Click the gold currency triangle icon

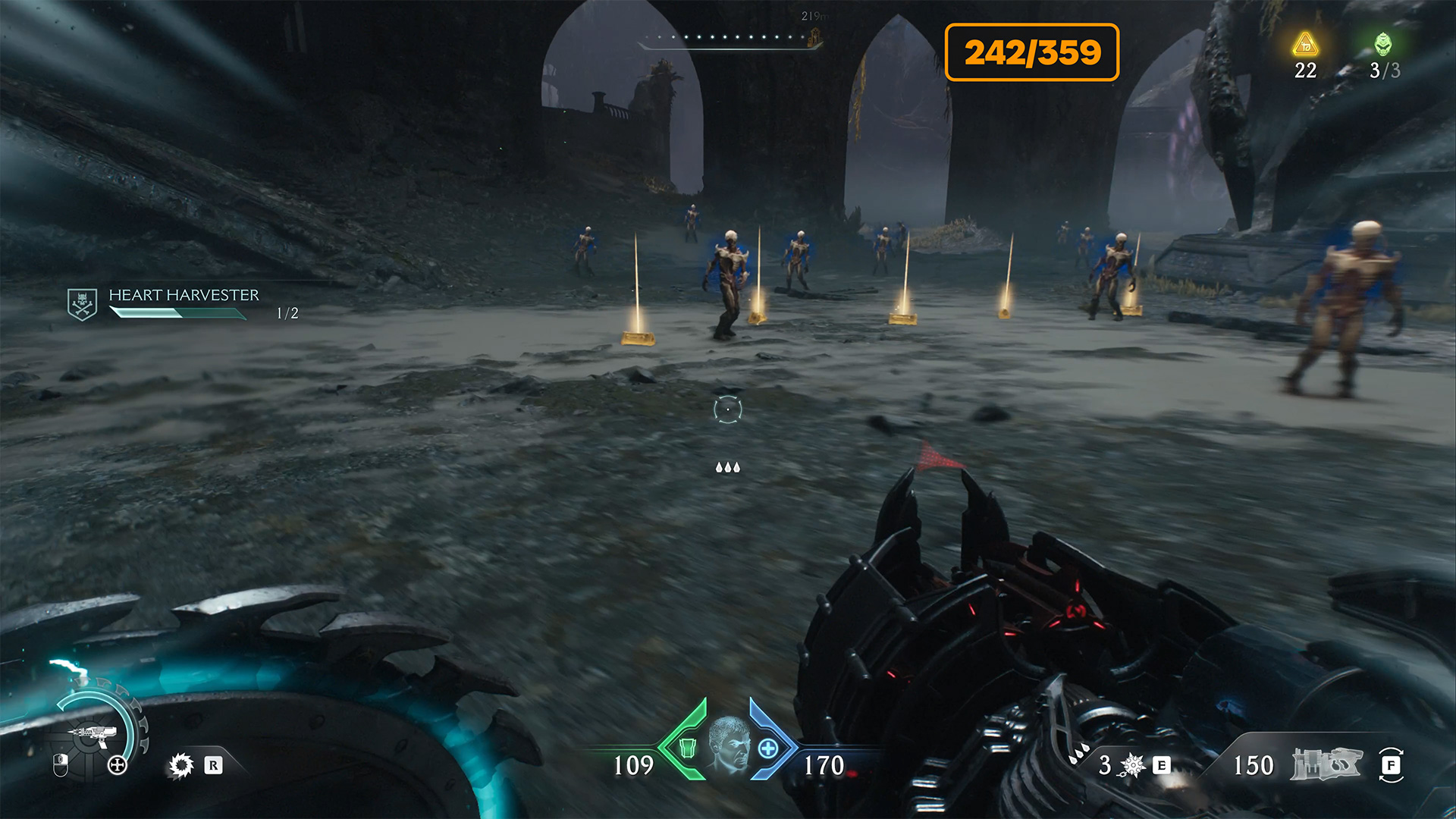click(x=1305, y=45)
